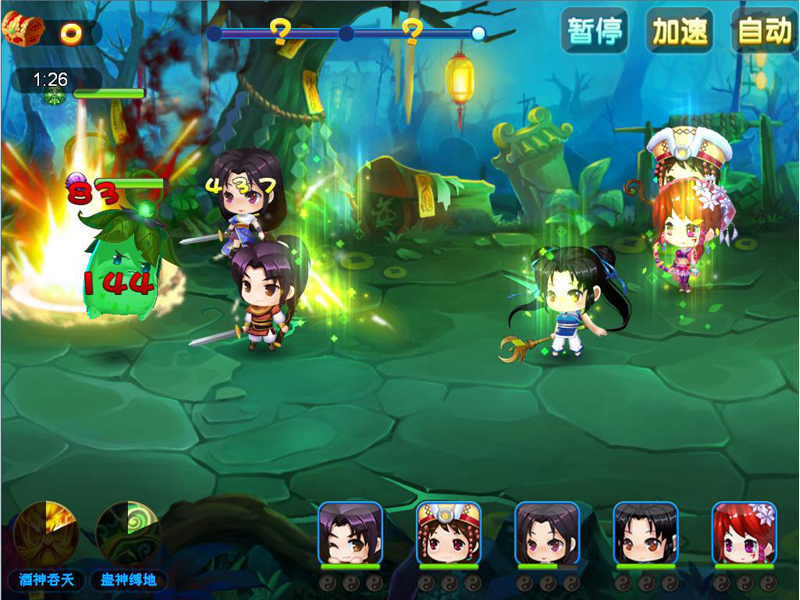Choose the hero portrait with the red headdress
Screen dimensions: 800x600
pyautogui.click(x=449, y=533)
